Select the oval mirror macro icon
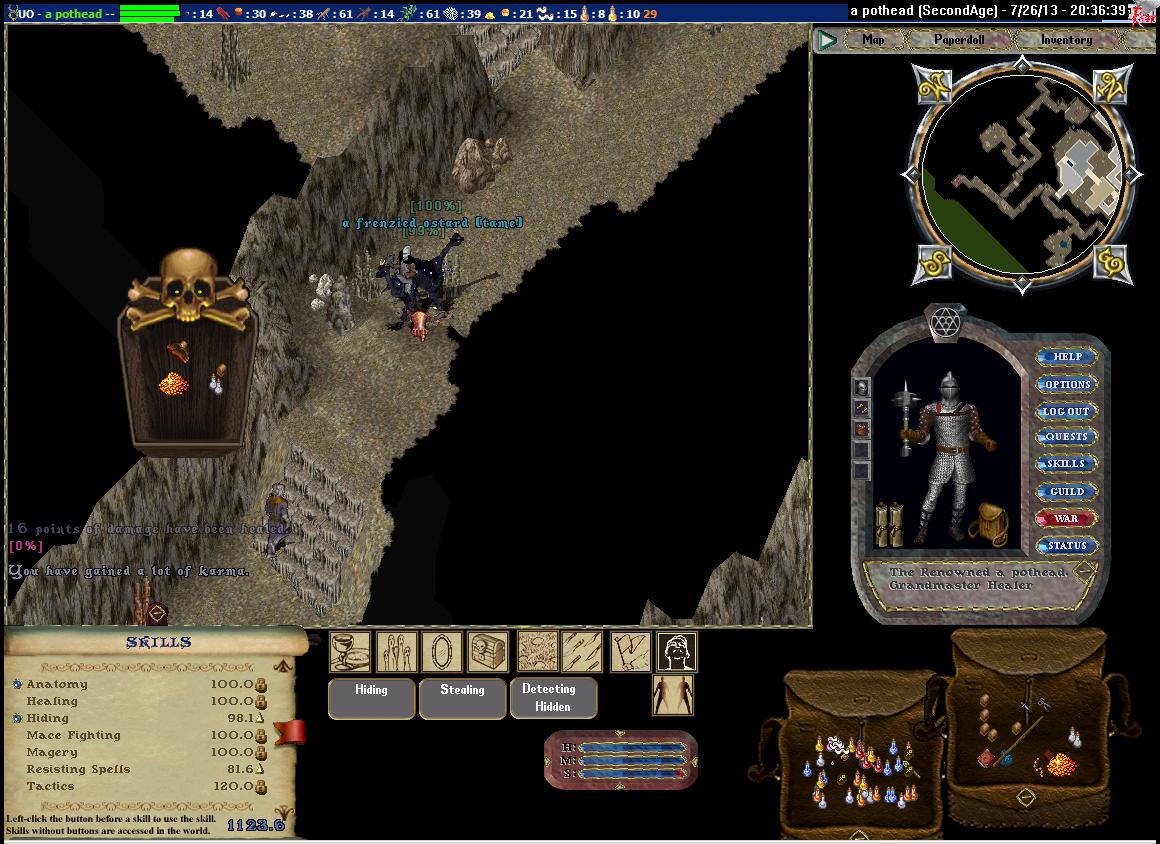 coord(441,652)
